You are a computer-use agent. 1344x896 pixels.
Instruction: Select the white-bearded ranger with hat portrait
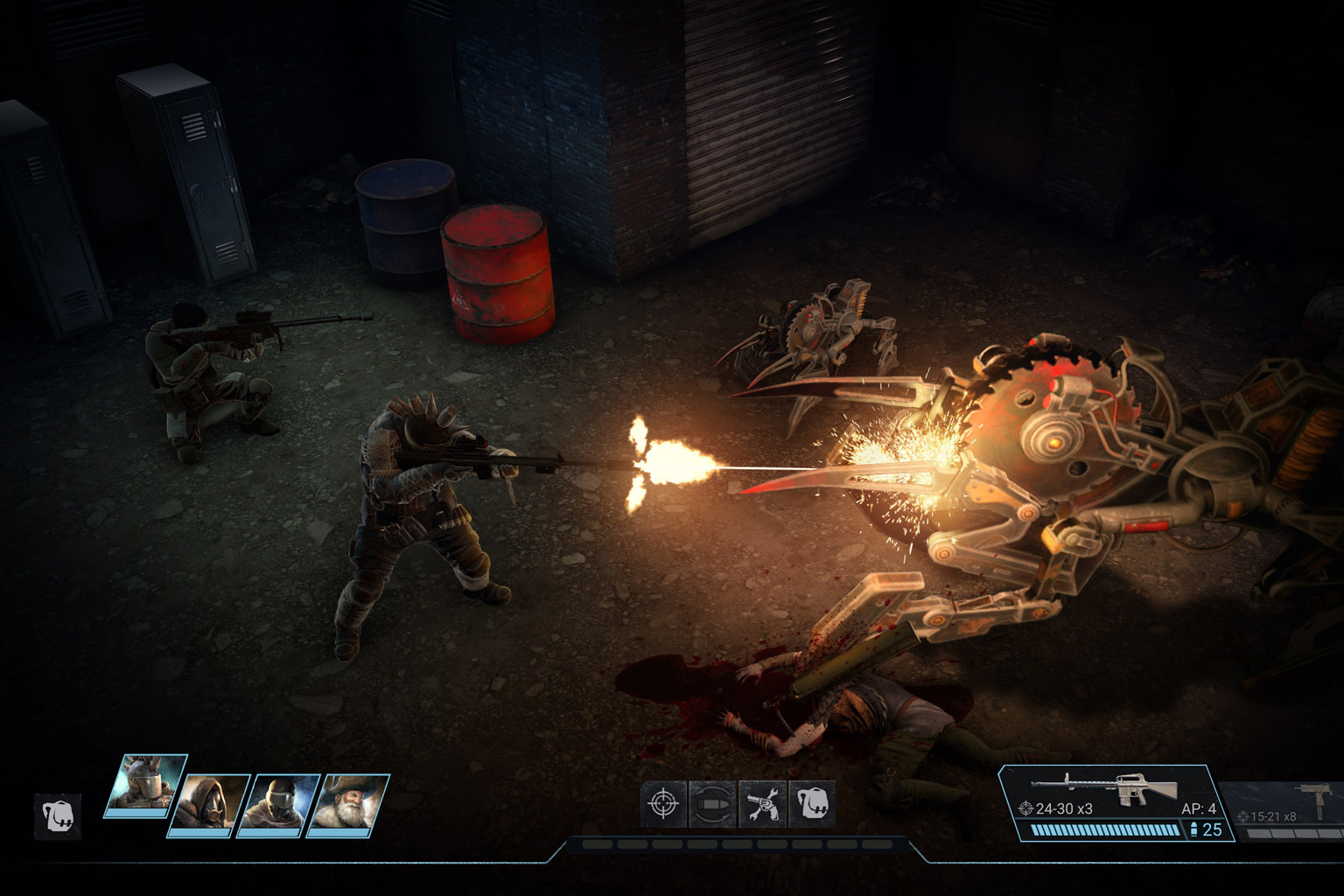pos(349,803)
